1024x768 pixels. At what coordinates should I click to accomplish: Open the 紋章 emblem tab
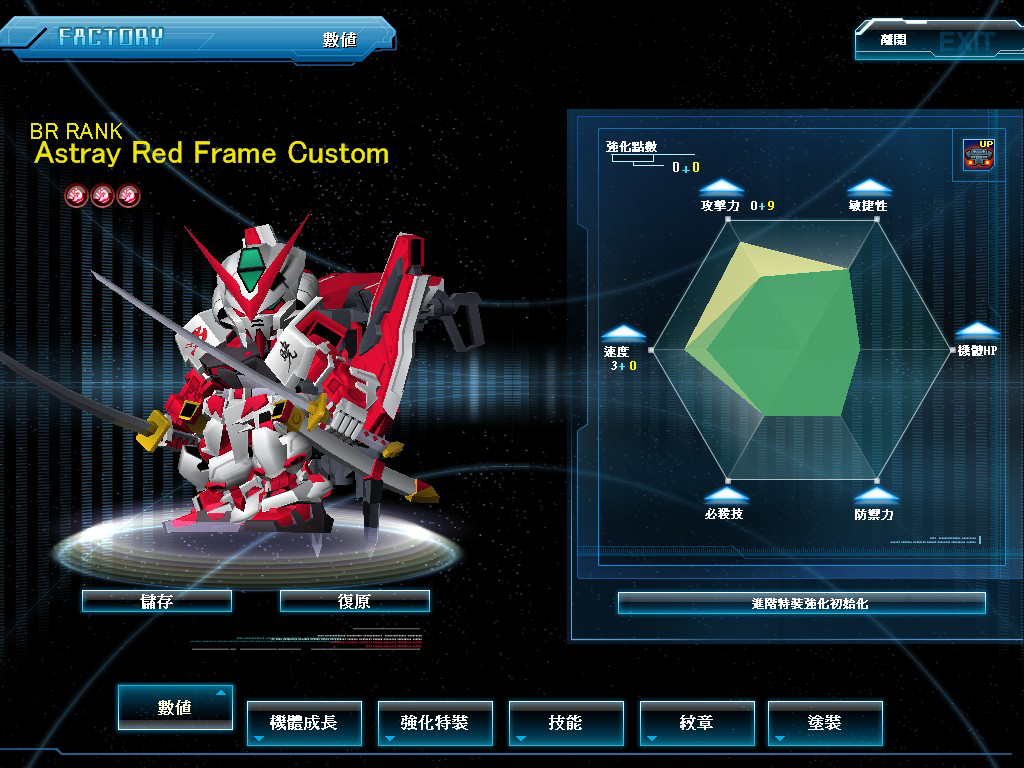pos(697,723)
